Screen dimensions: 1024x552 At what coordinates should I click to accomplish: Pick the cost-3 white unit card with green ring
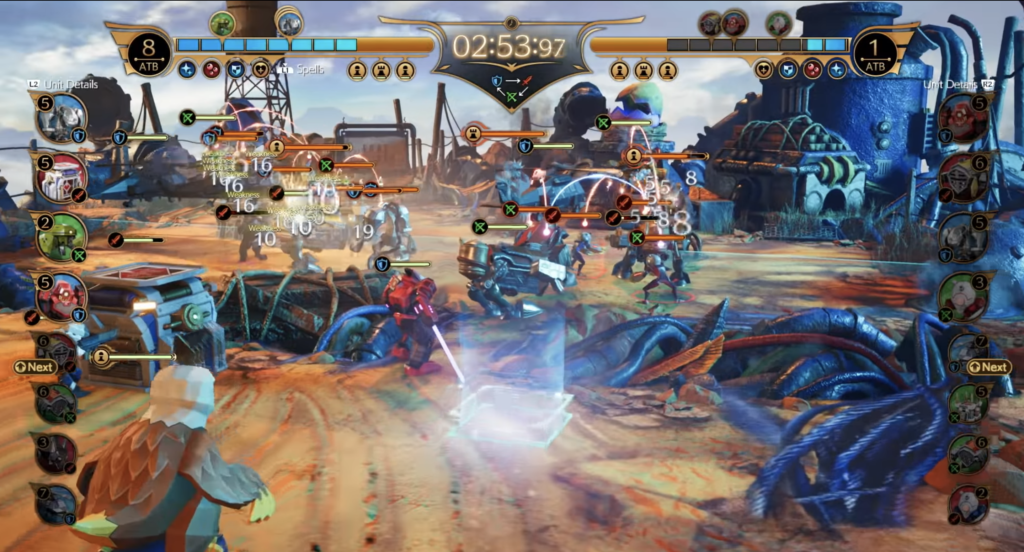pos(963,297)
